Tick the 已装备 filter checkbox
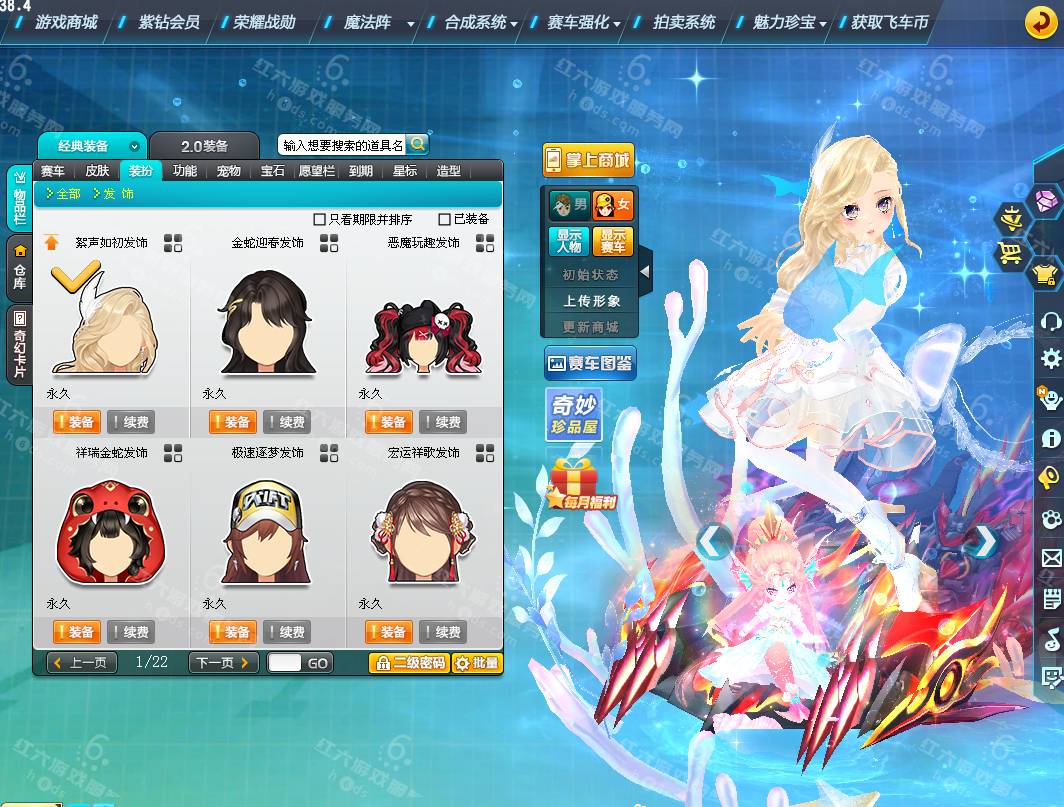This screenshot has width=1064, height=807. point(445,219)
